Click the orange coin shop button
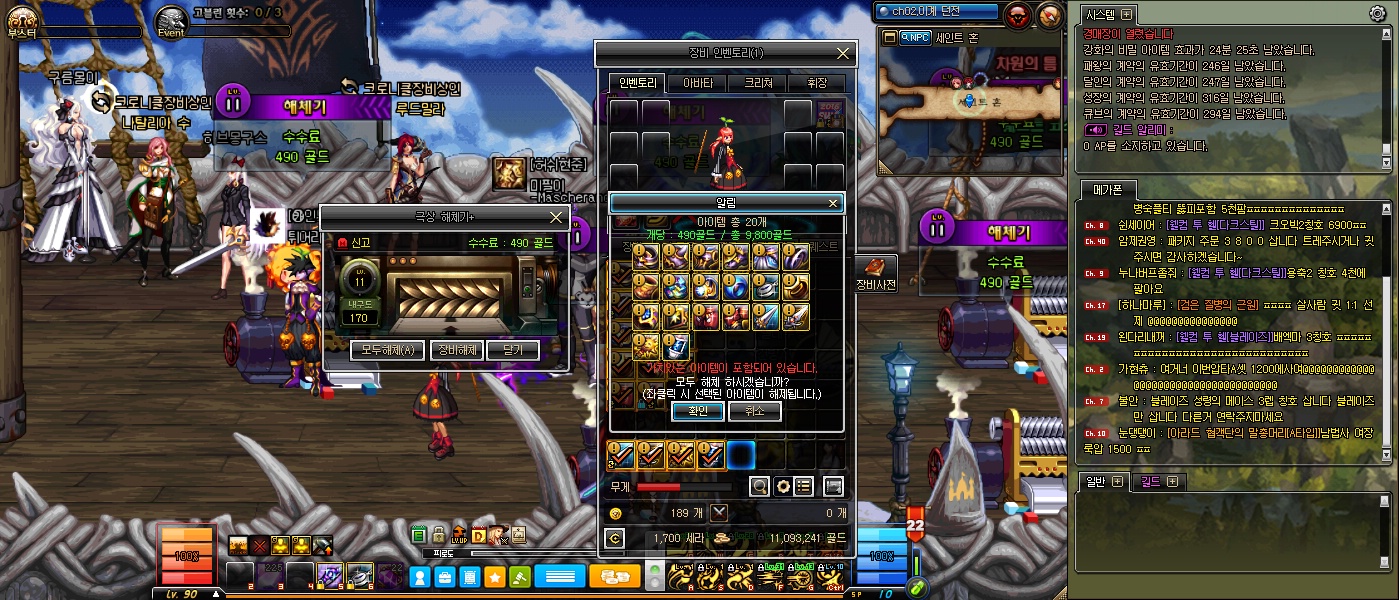This screenshot has height=600, width=1399. point(614,577)
